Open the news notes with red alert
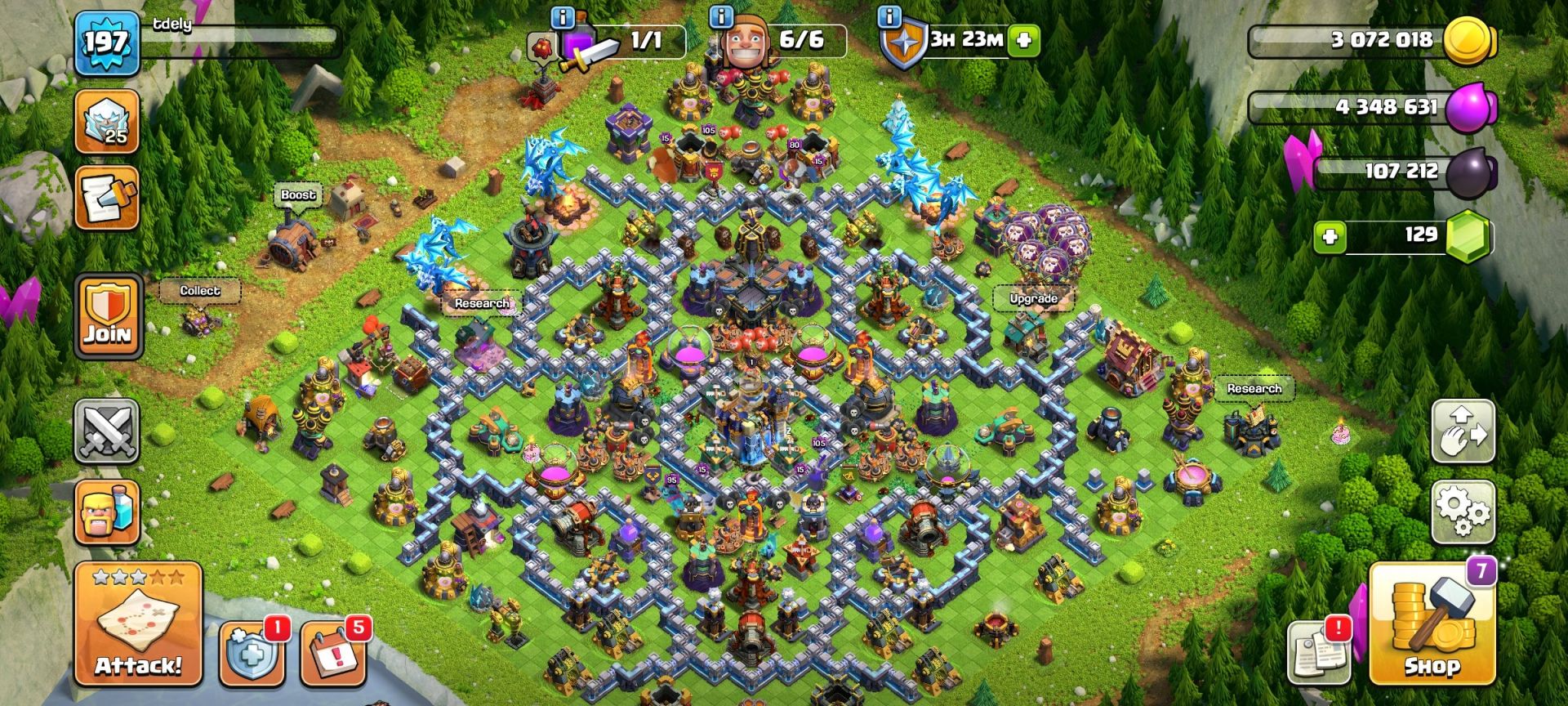The height and width of the screenshot is (706, 1568). [x=1317, y=653]
